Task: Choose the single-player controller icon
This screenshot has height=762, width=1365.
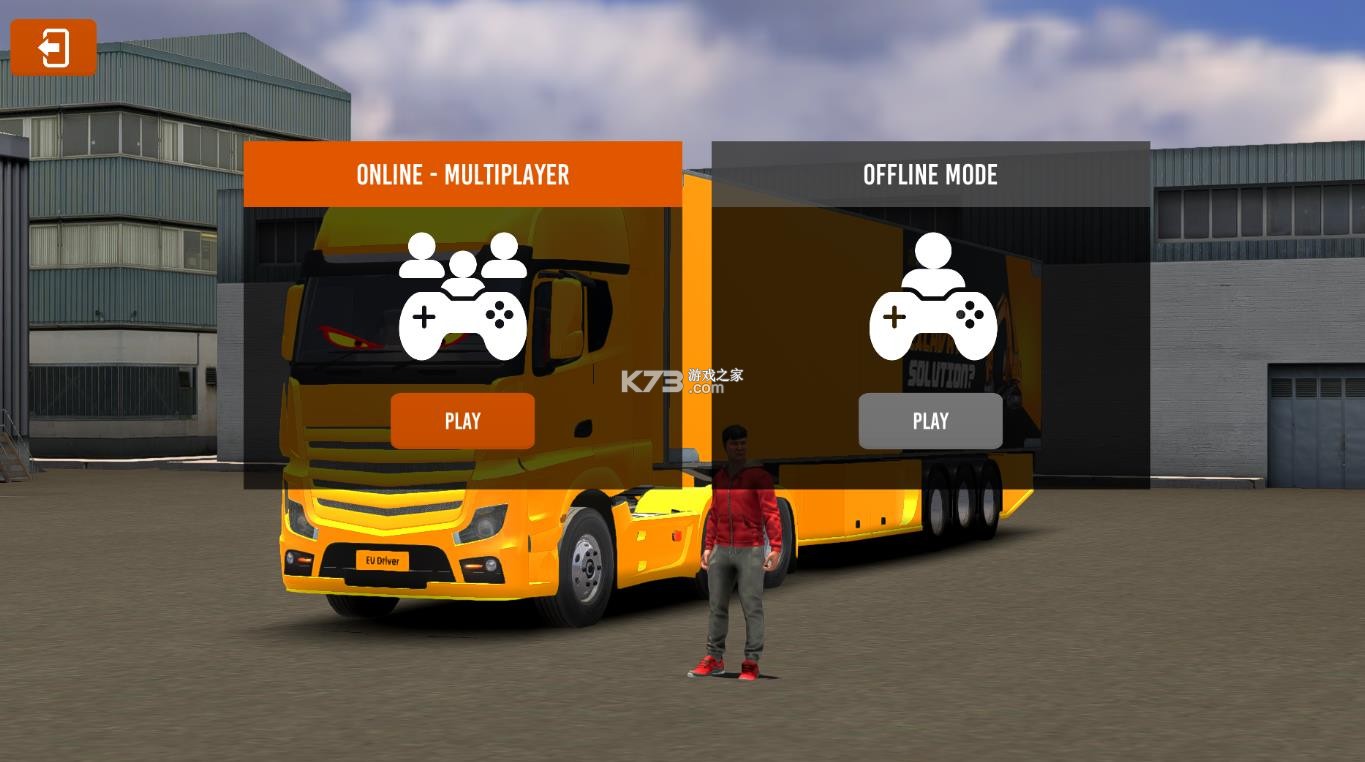Action: [932, 297]
